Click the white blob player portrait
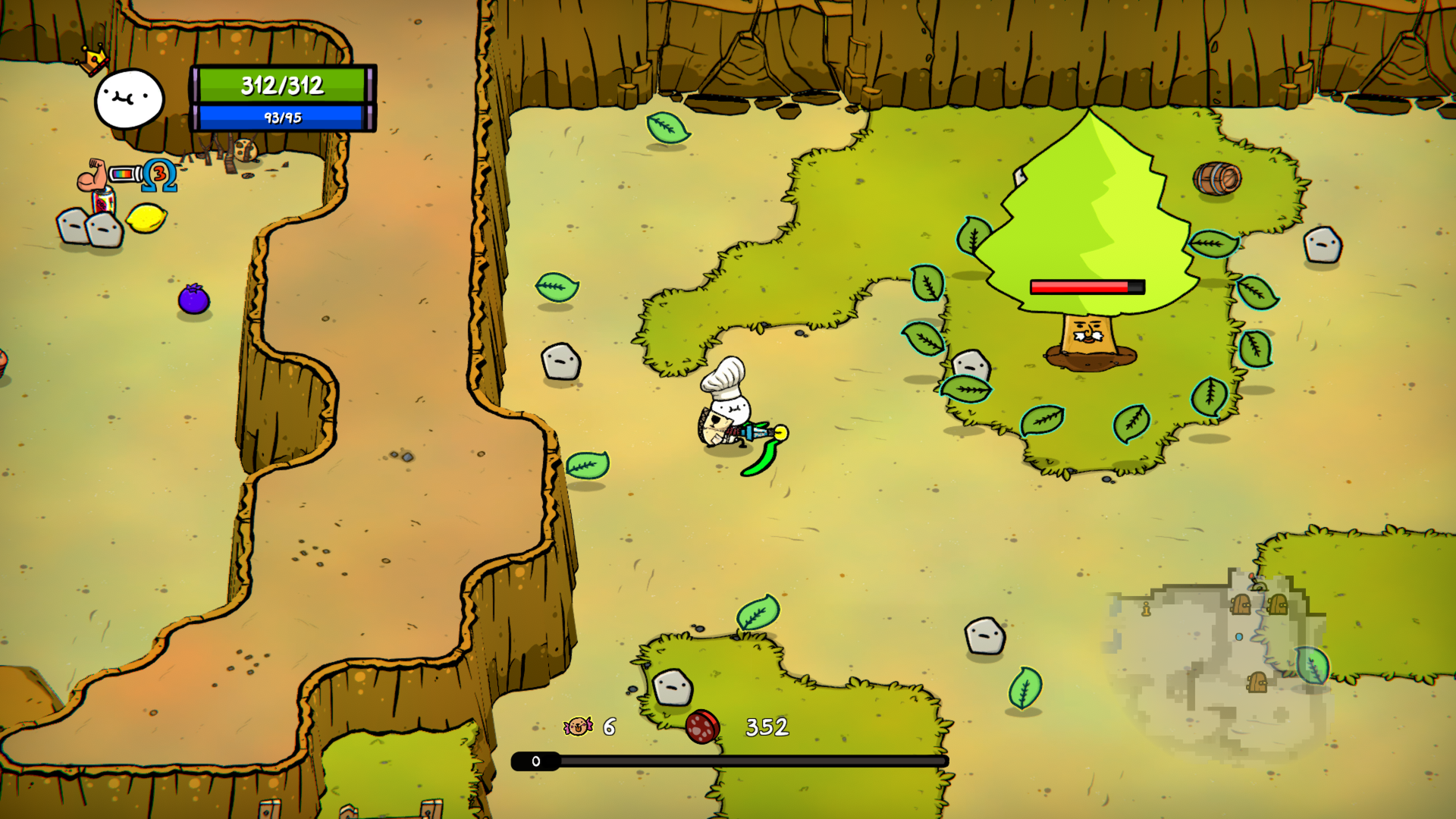 click(129, 99)
